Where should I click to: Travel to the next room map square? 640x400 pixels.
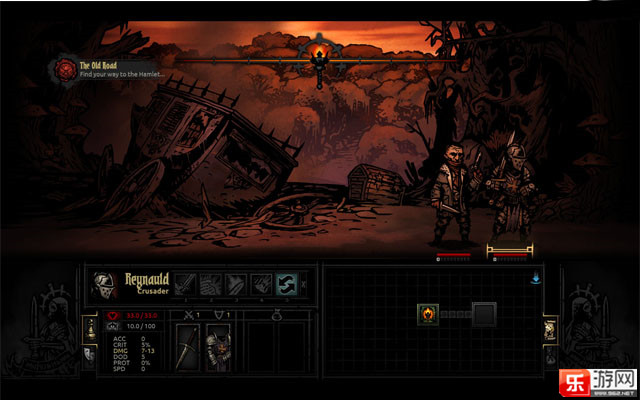[484, 314]
